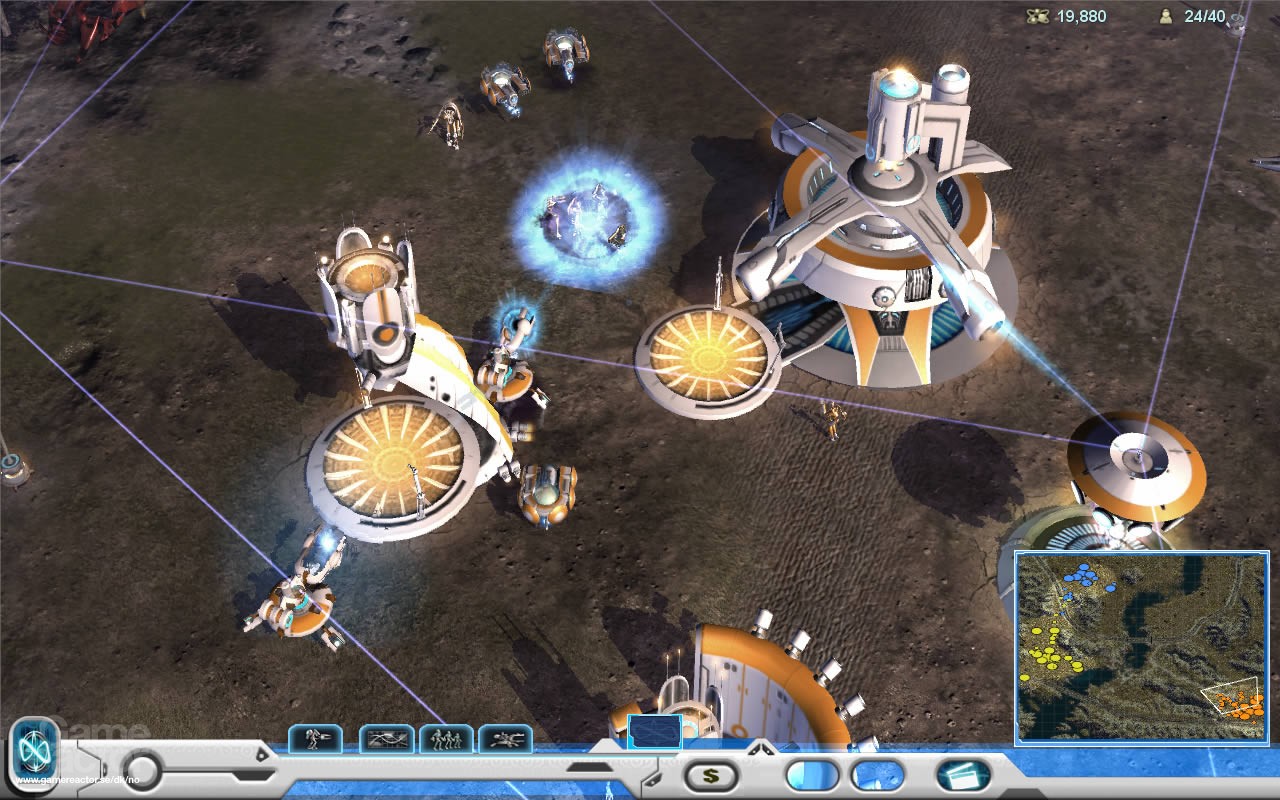Open the single unit command icon
This screenshot has height=800, width=1280.
(317, 738)
